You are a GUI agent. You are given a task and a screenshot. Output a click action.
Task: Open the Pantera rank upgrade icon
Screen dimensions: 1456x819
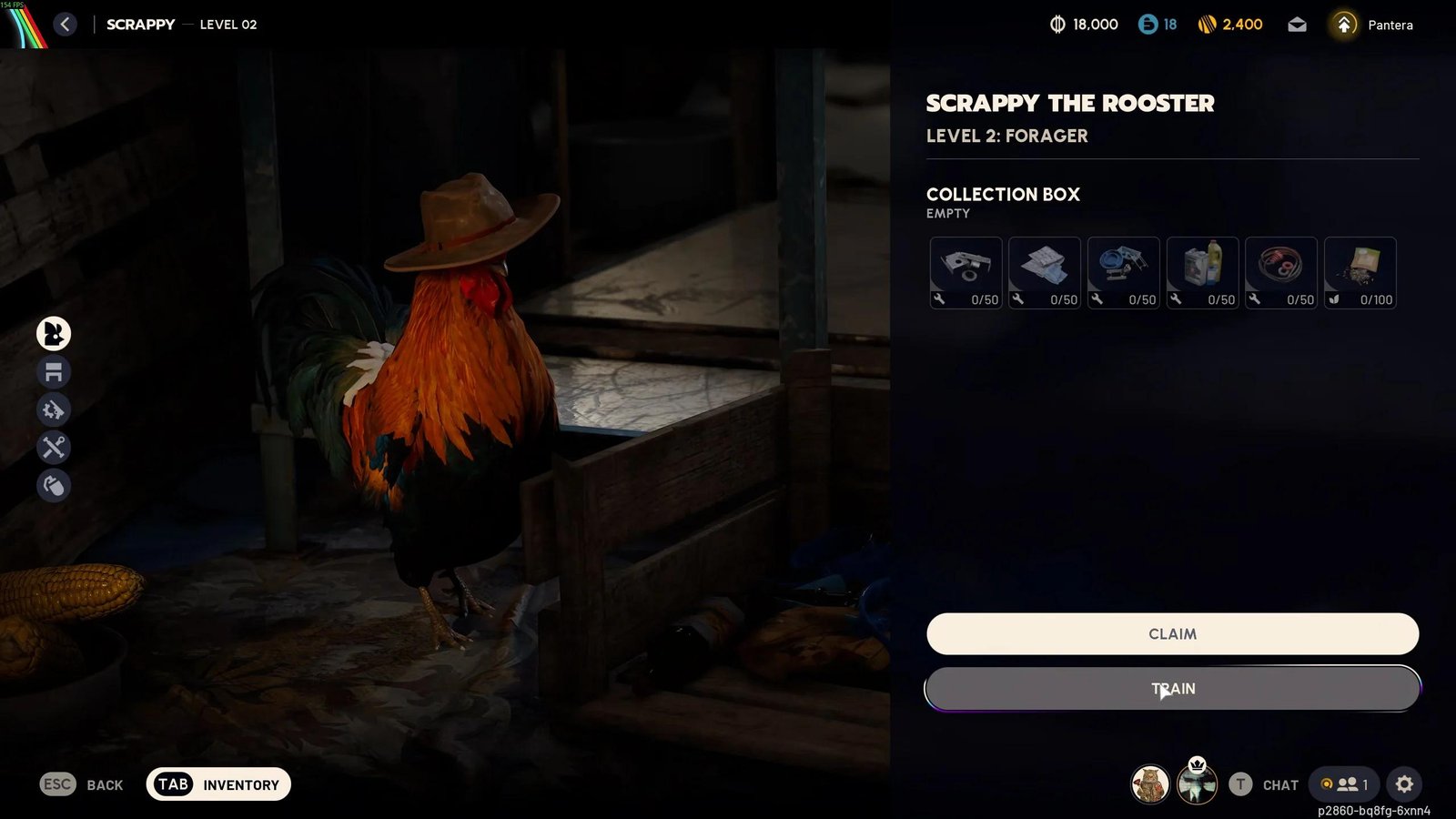[x=1342, y=25]
